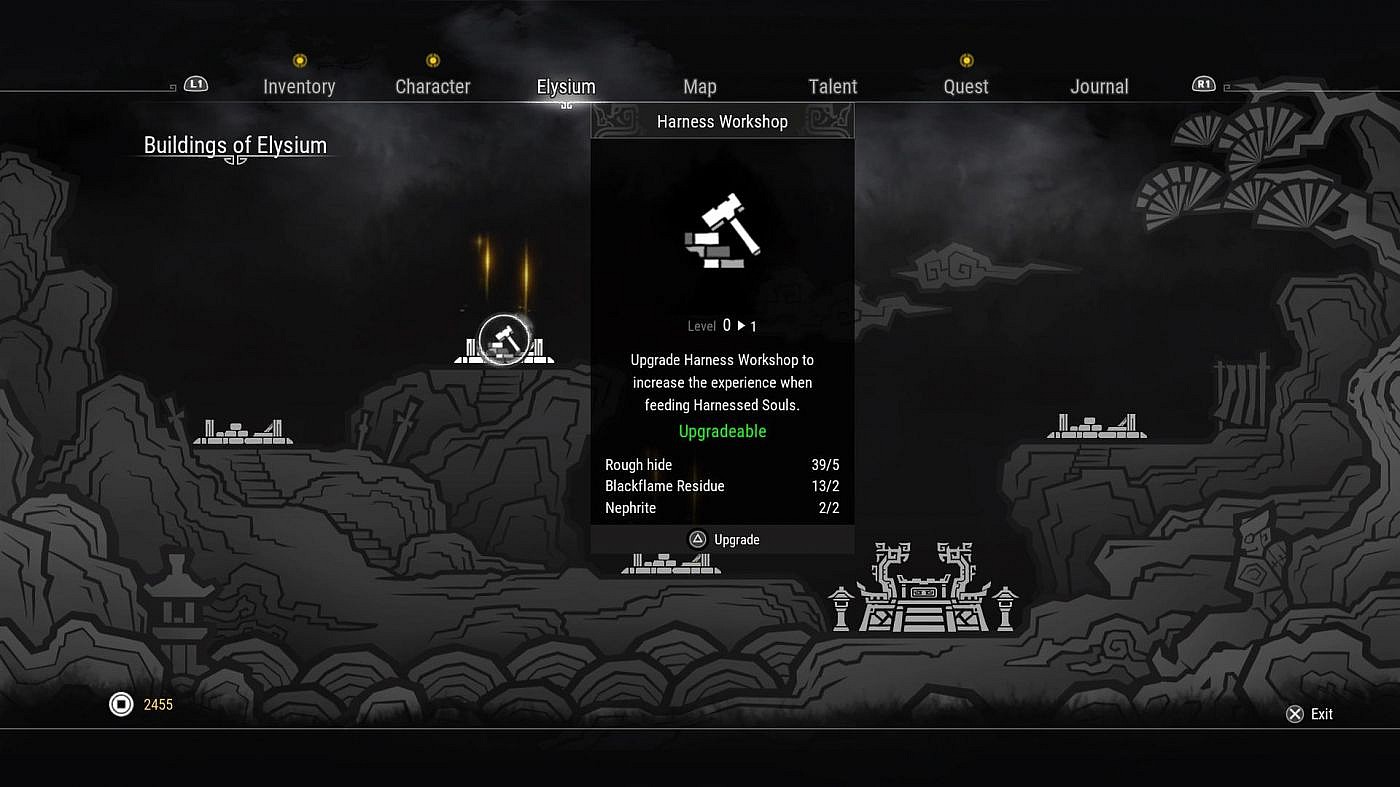The width and height of the screenshot is (1400, 787).
Task: Go to the Quest tab
Action: (x=966, y=87)
